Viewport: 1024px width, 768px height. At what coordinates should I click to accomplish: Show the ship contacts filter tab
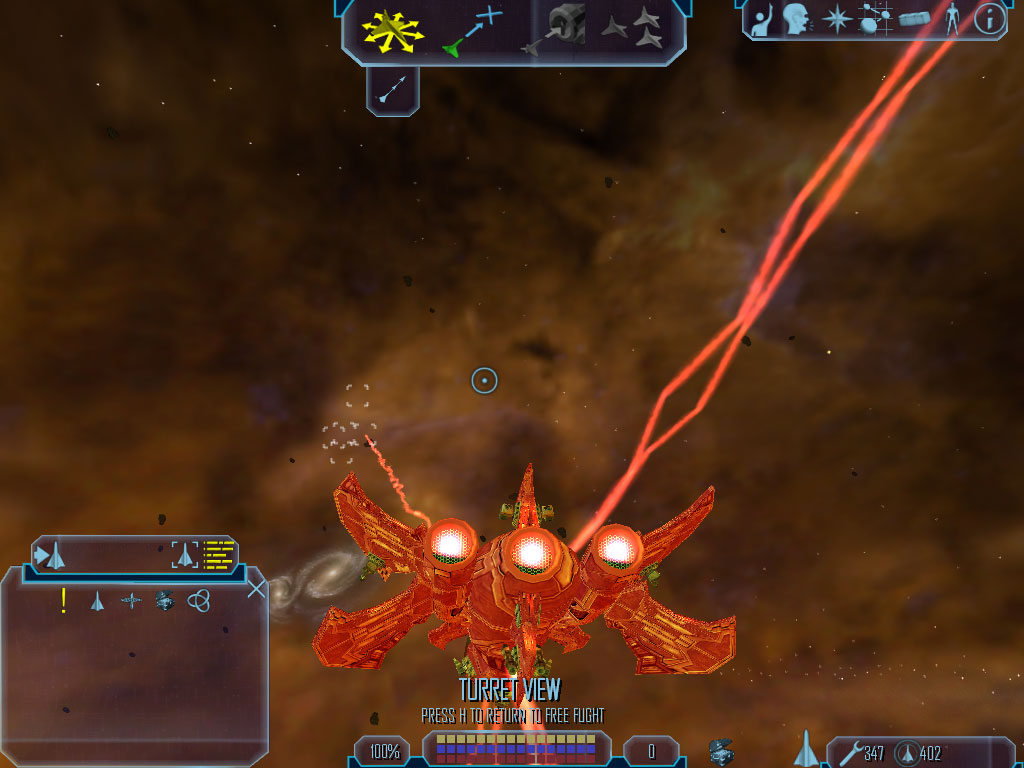coord(97,601)
